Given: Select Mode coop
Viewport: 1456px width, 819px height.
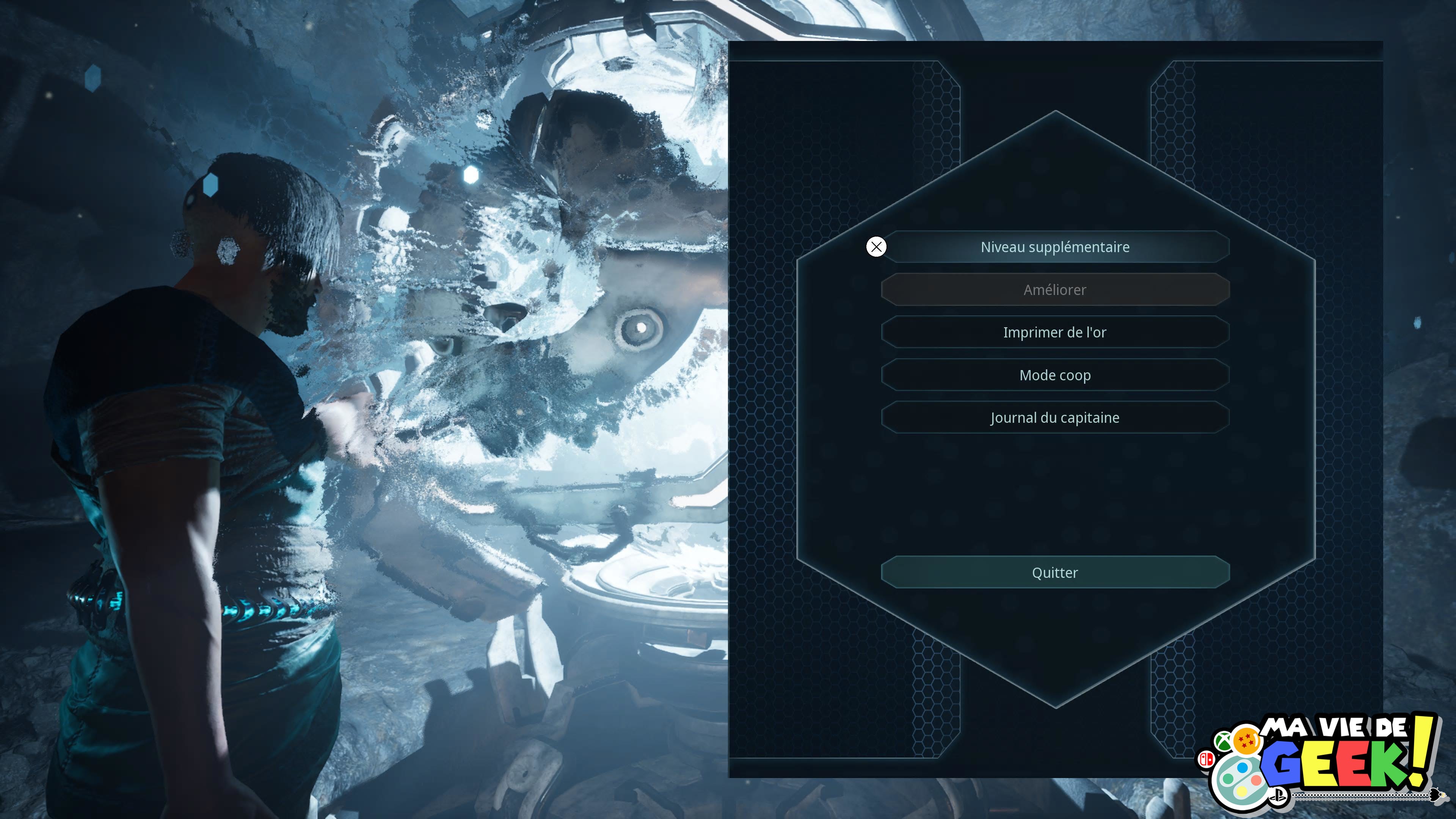Looking at the screenshot, I should [x=1055, y=375].
